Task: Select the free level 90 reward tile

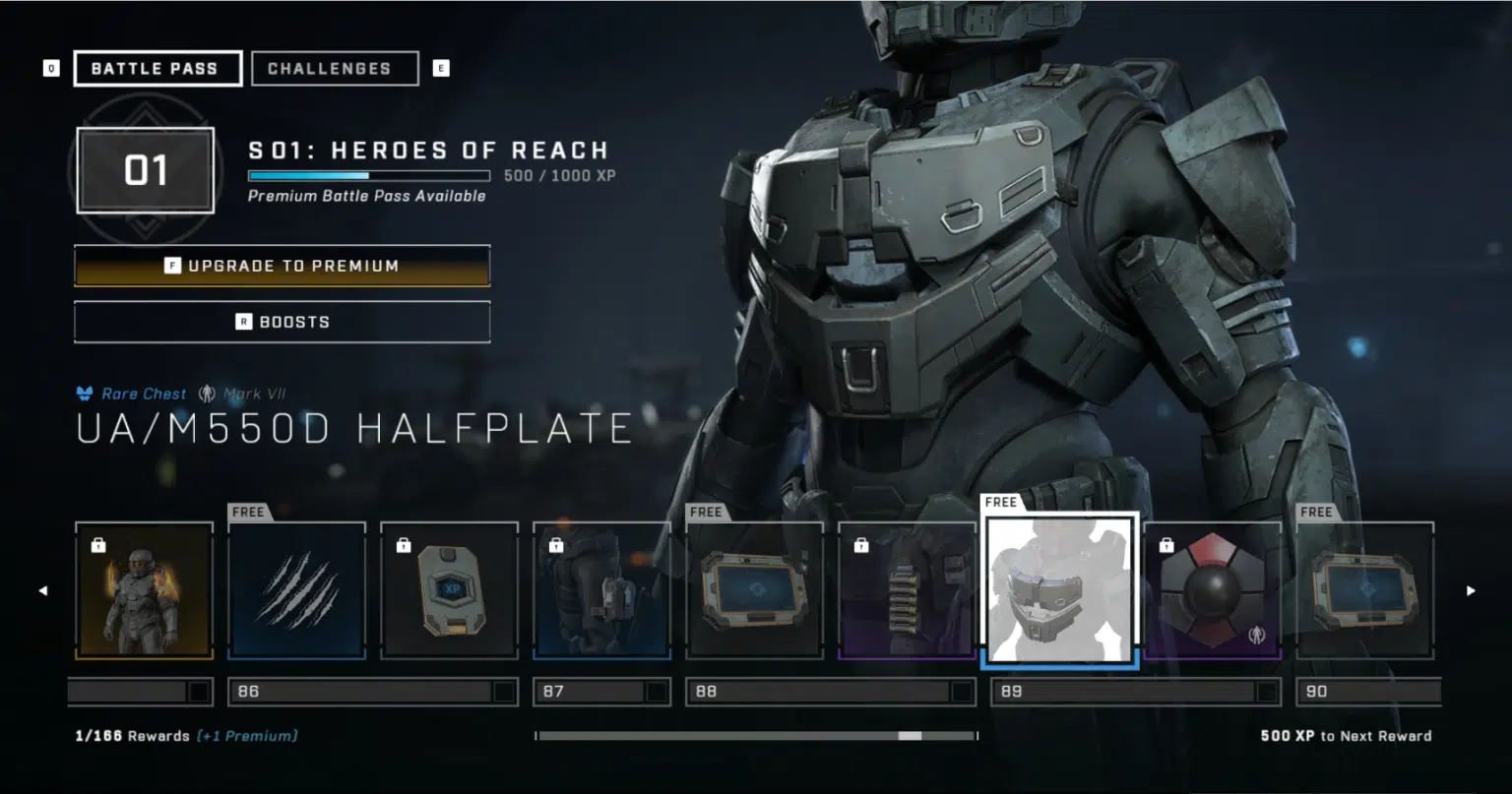Action: tap(1364, 590)
